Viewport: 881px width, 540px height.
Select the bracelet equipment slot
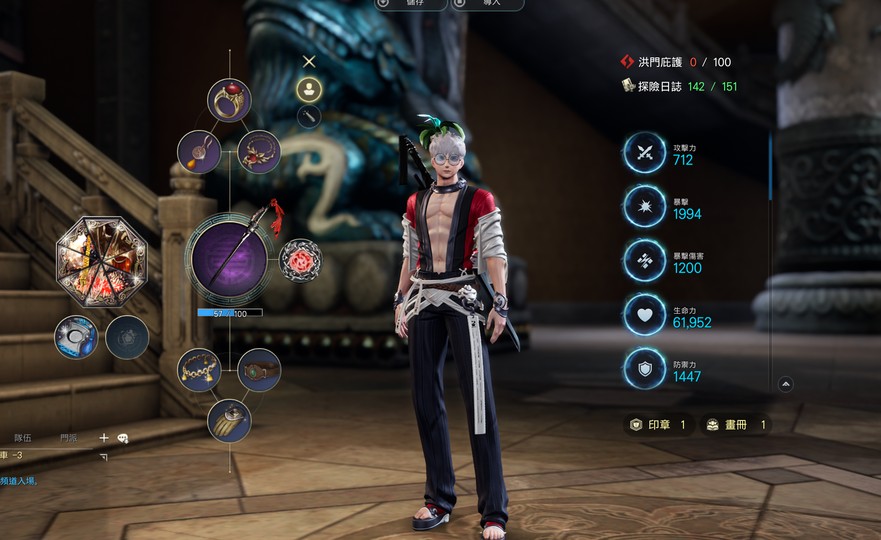coord(199,370)
